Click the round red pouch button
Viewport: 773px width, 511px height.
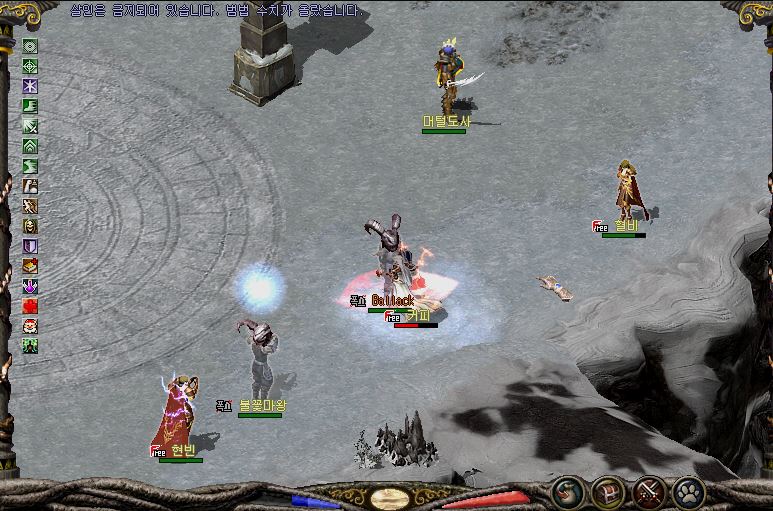tap(566, 491)
